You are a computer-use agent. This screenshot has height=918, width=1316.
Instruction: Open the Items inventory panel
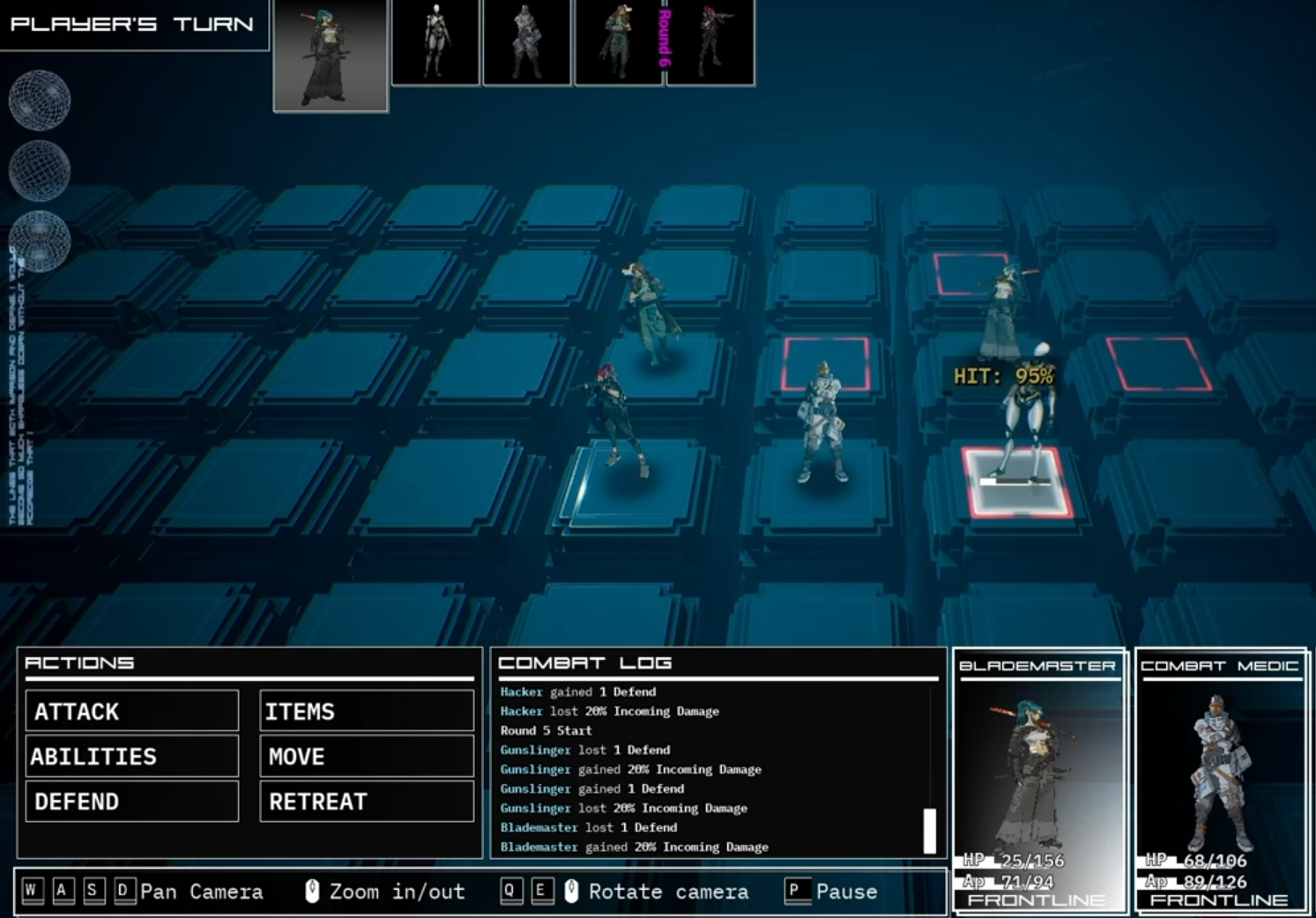pos(366,710)
